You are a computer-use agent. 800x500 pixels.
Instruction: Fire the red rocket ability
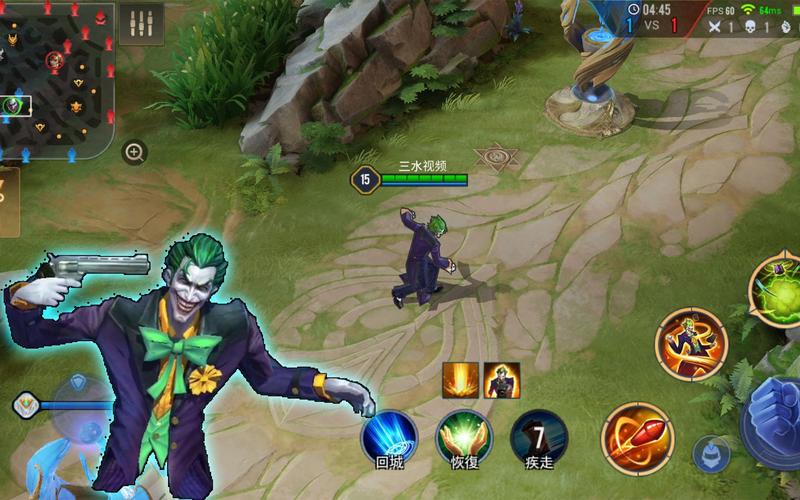pos(637,437)
